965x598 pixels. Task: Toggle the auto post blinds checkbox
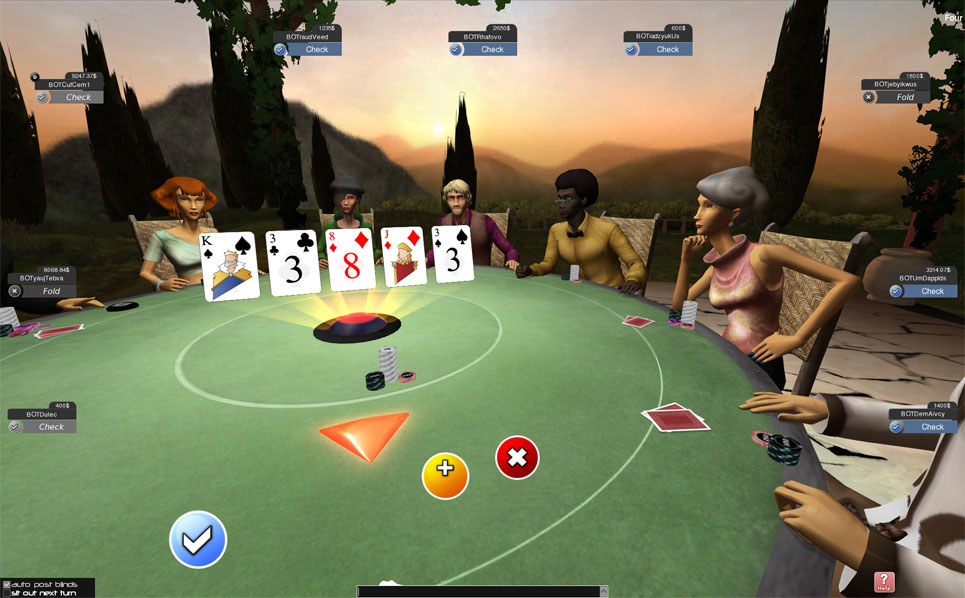tap(7, 584)
